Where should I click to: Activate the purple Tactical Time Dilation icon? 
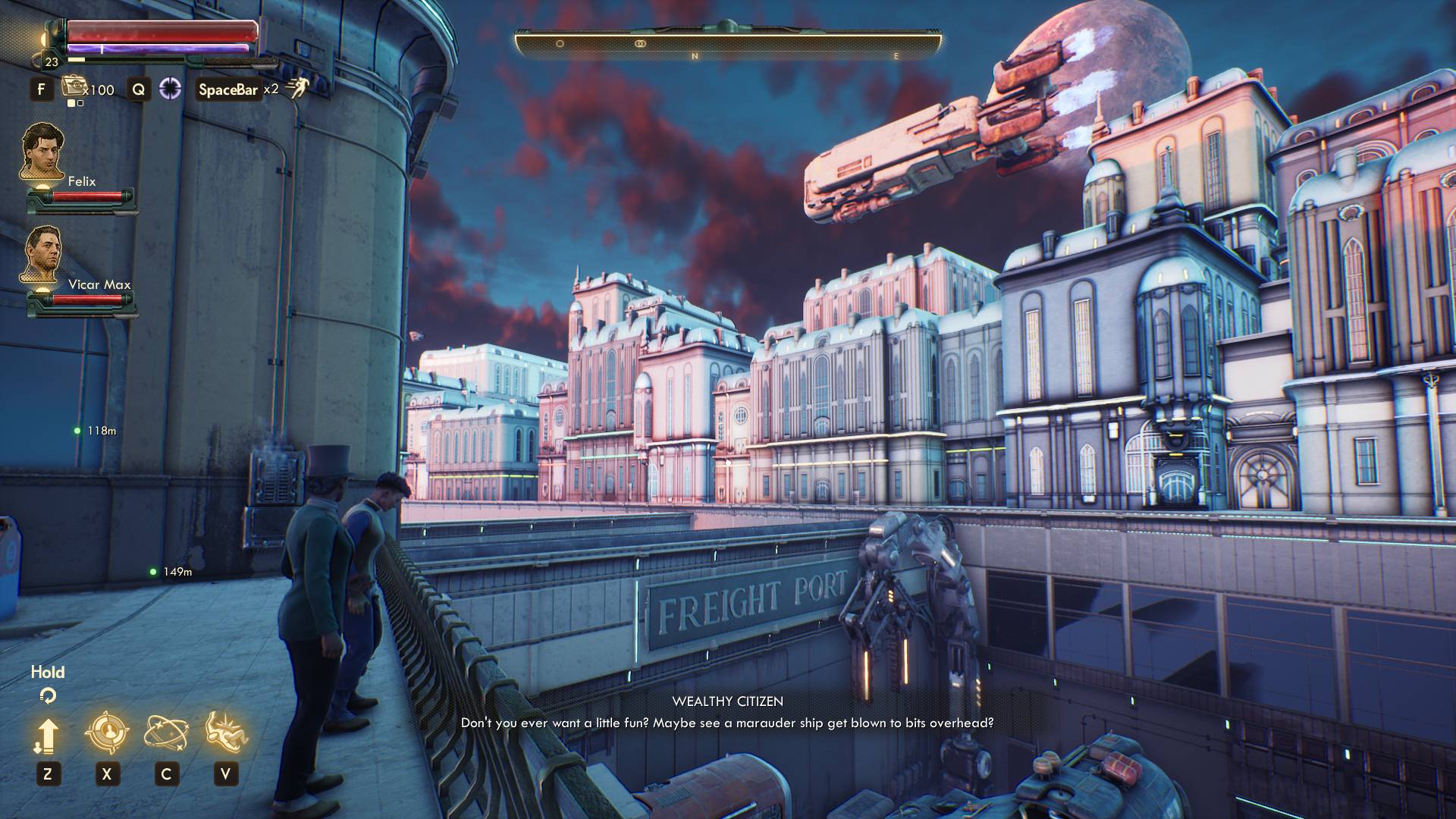[x=170, y=89]
